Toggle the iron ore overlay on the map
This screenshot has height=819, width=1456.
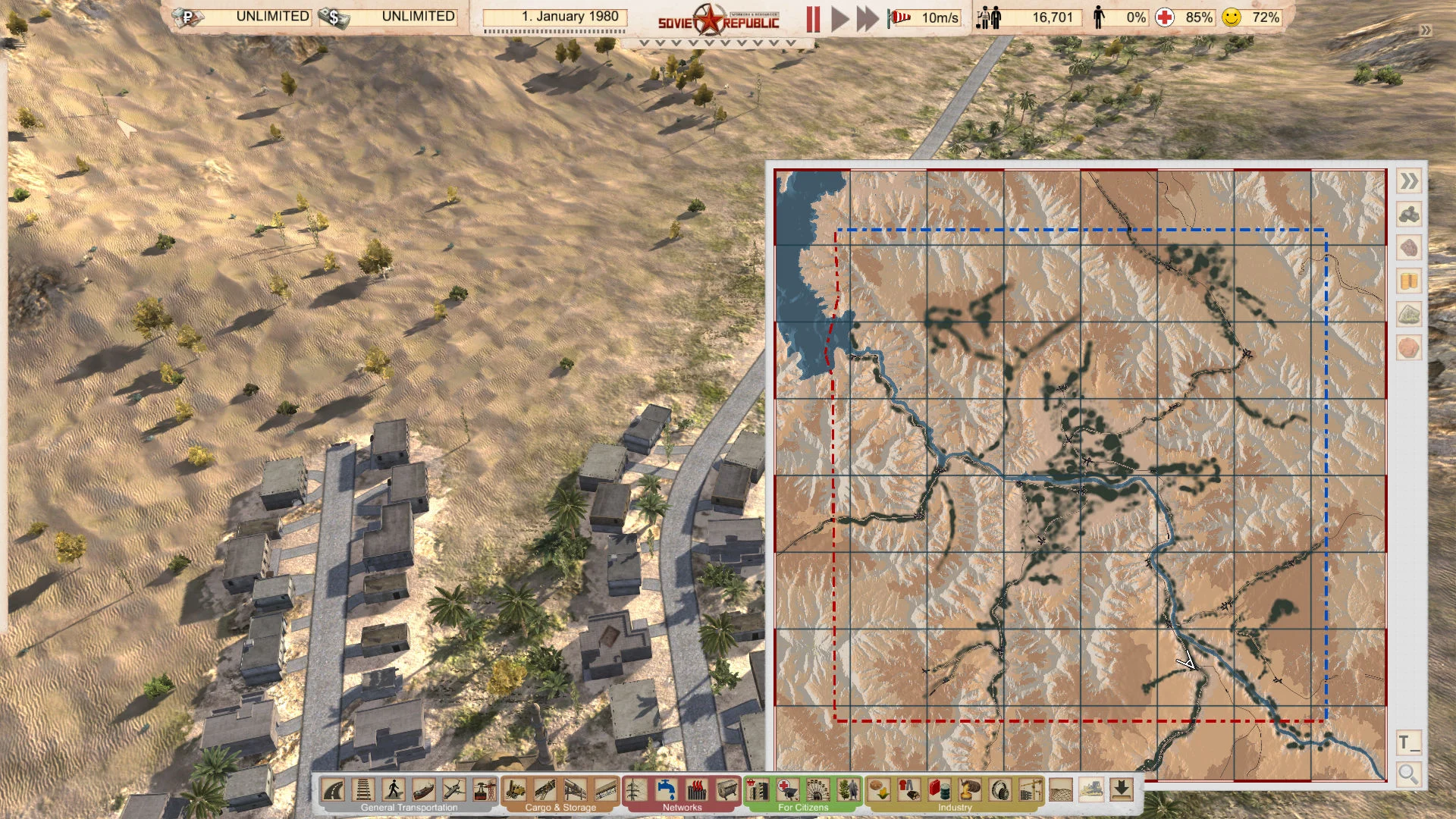pos(1409,246)
